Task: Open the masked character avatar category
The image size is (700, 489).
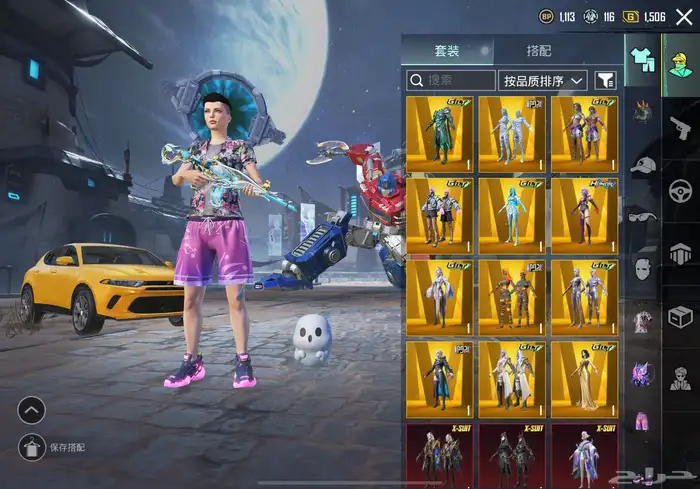Action: 681,379
